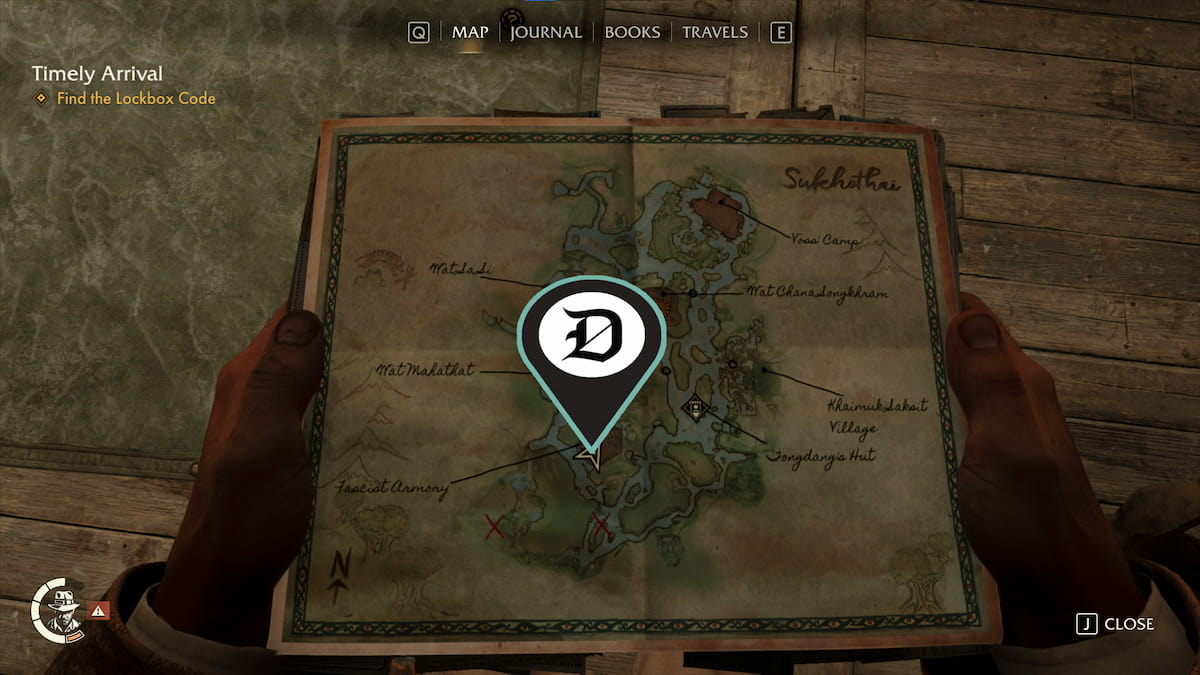Choose the Wat Mahathat map label

pyautogui.click(x=424, y=370)
